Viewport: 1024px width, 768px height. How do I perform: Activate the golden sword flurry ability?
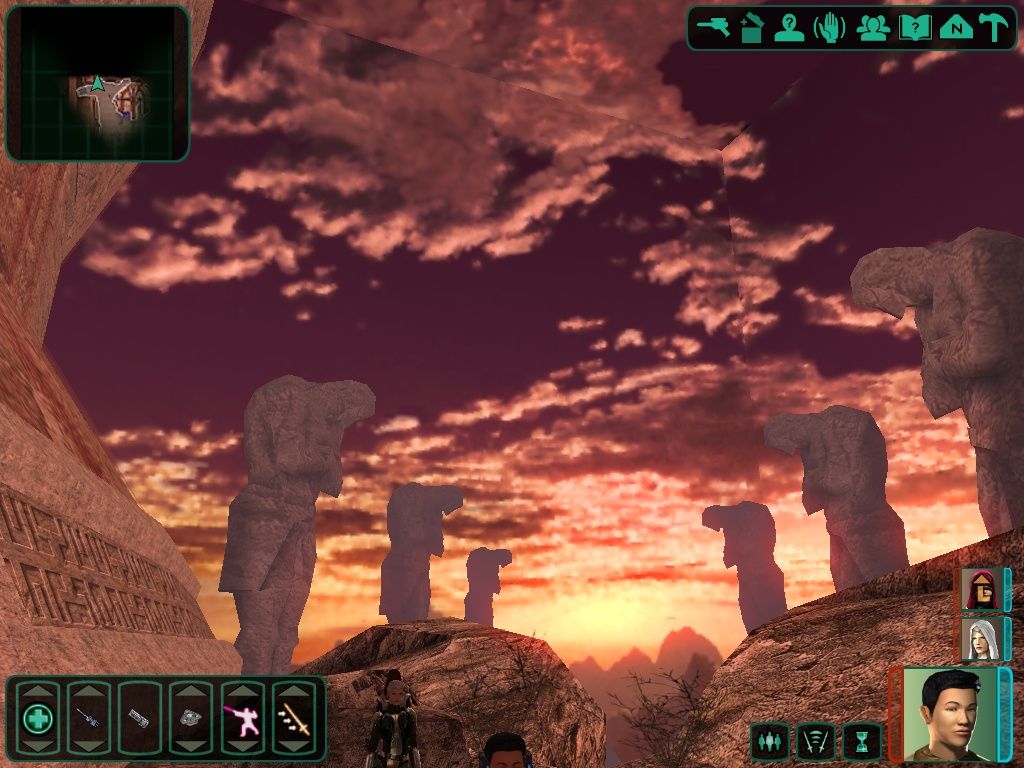click(294, 718)
